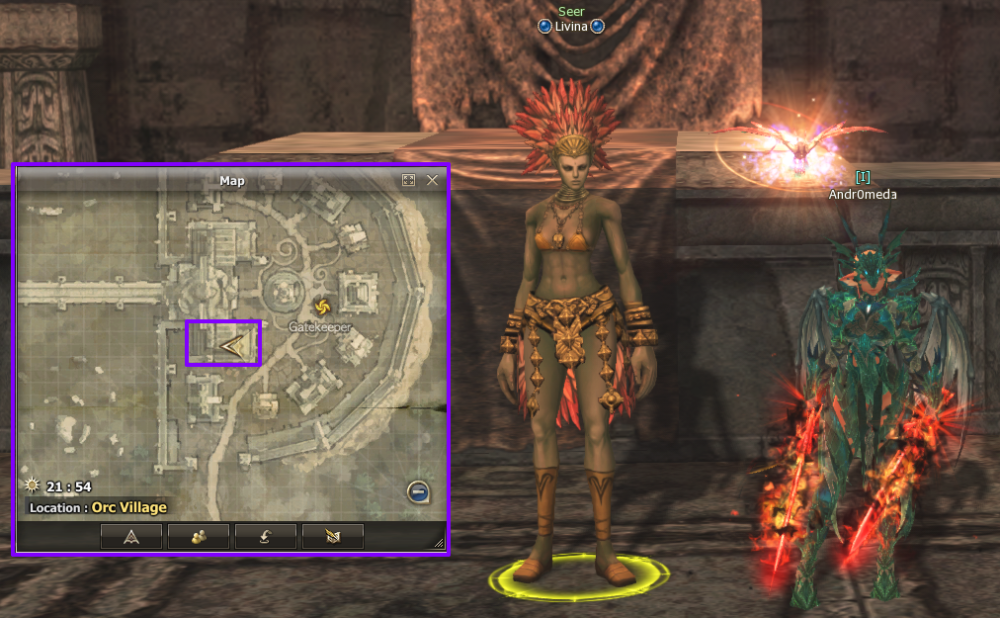
Task: Click the curved return arrow map button
Action: (265, 536)
